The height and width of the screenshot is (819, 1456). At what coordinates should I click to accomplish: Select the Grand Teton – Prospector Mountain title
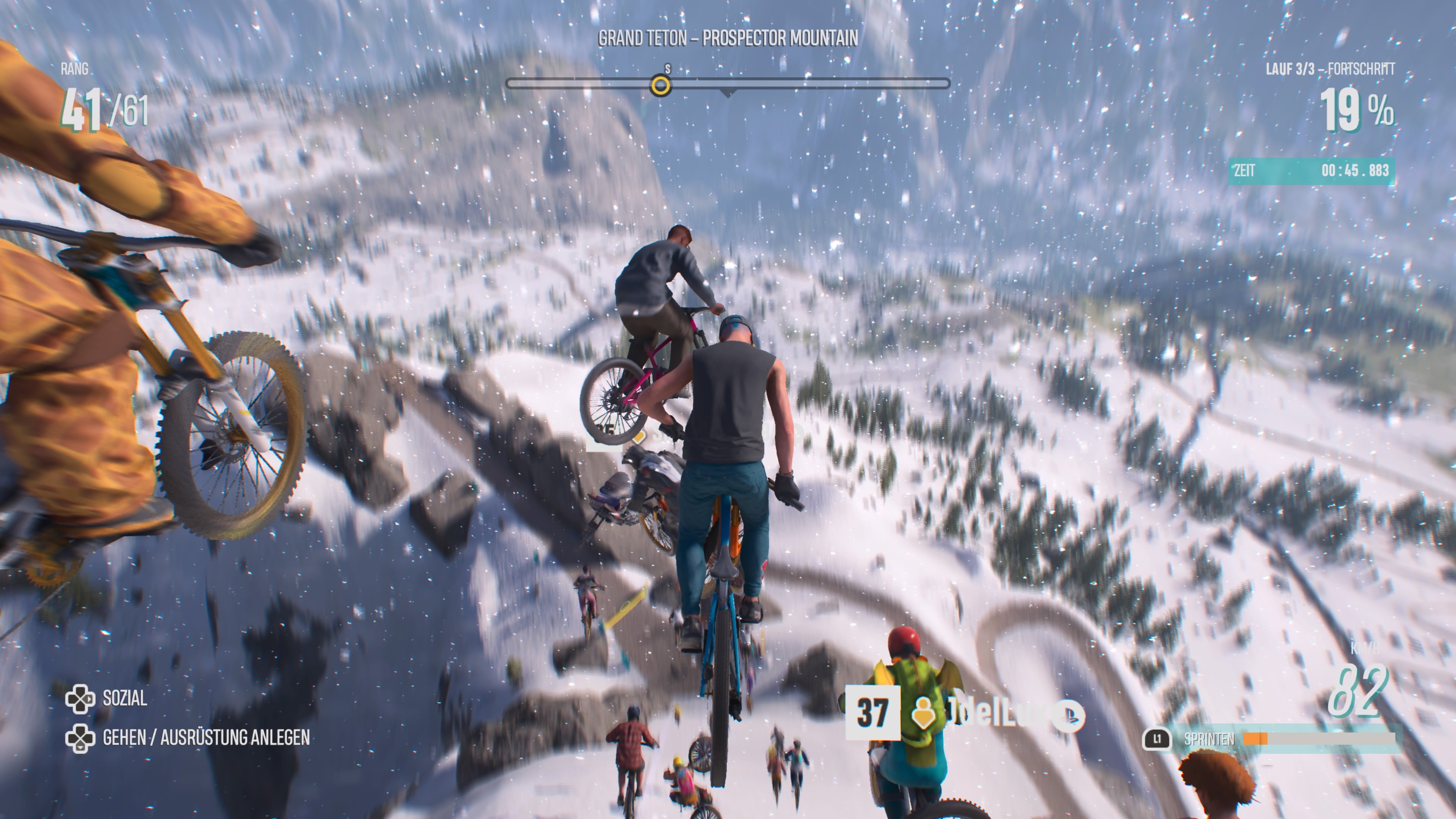pos(728,38)
